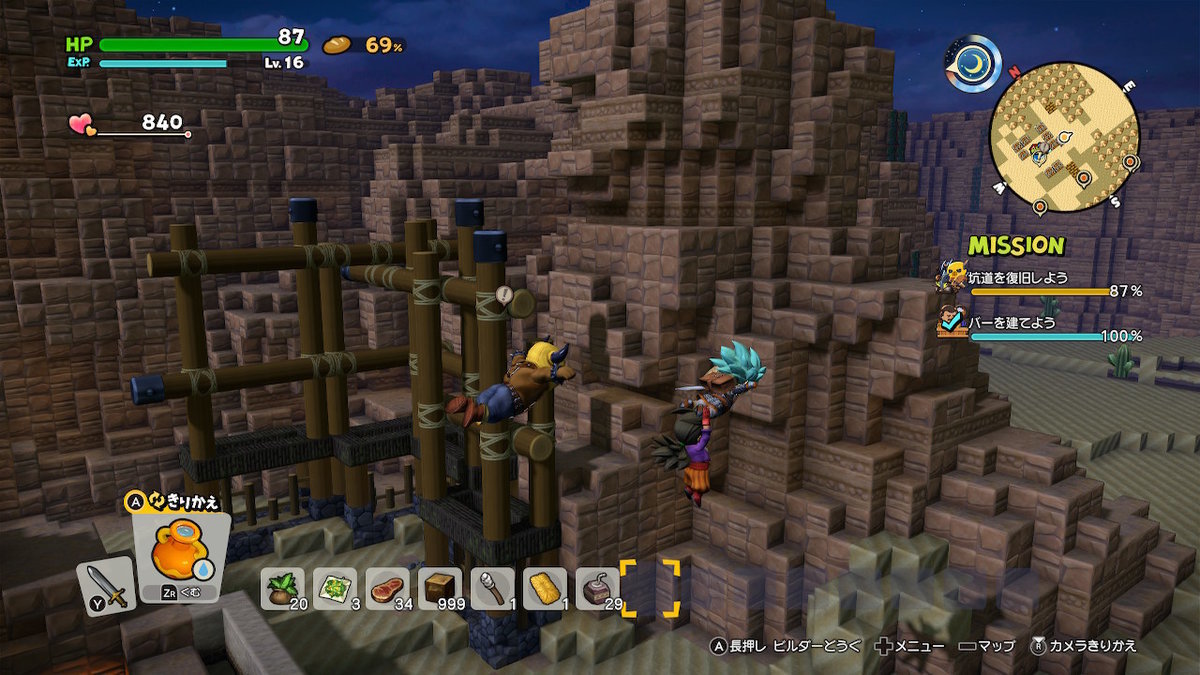Open the 坑道を復旧しよう mission entry
Viewport: 1200px width, 675px height.
pyautogui.click(x=1040, y=280)
